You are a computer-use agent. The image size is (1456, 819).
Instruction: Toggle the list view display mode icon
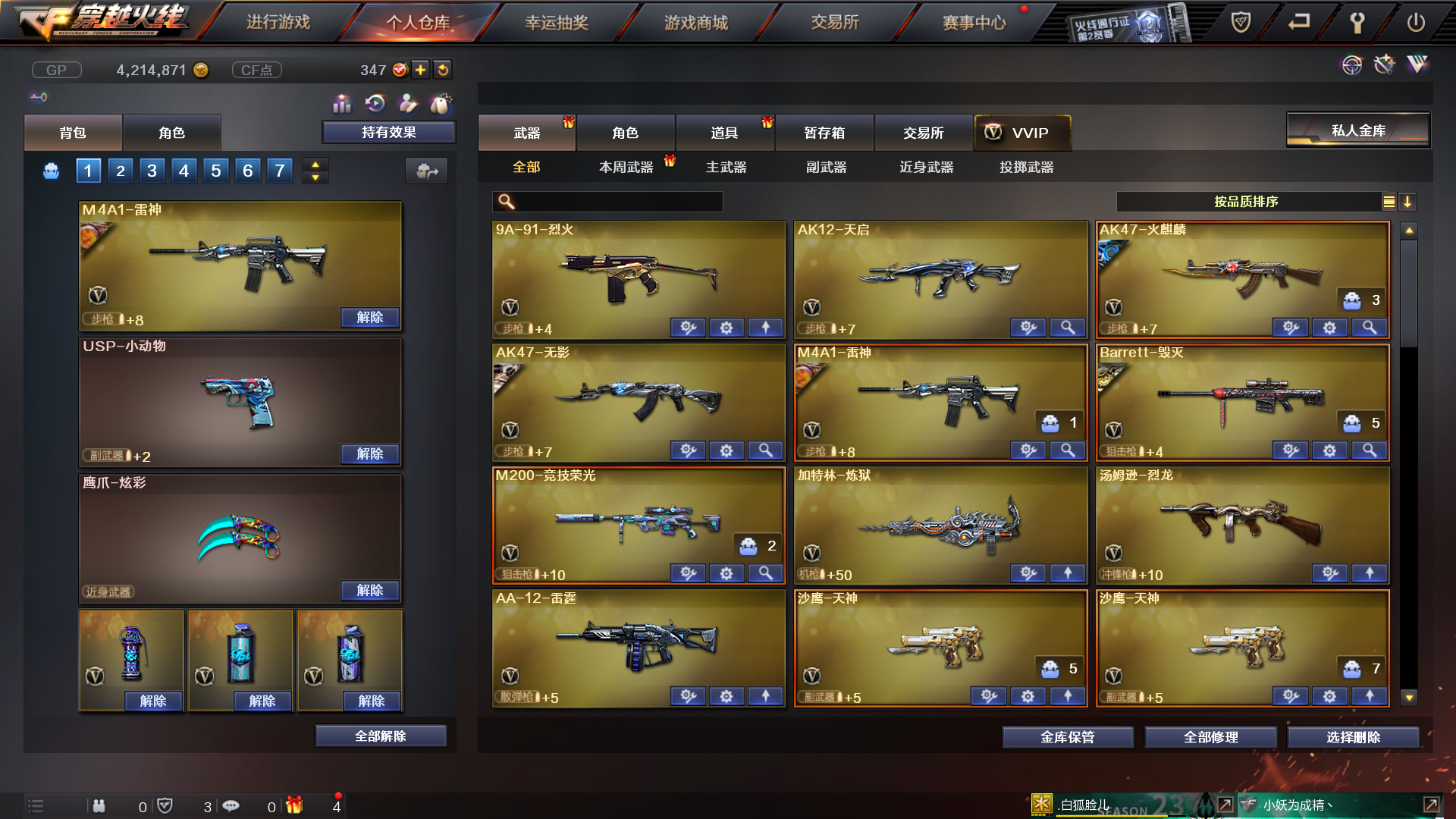click(x=1388, y=202)
